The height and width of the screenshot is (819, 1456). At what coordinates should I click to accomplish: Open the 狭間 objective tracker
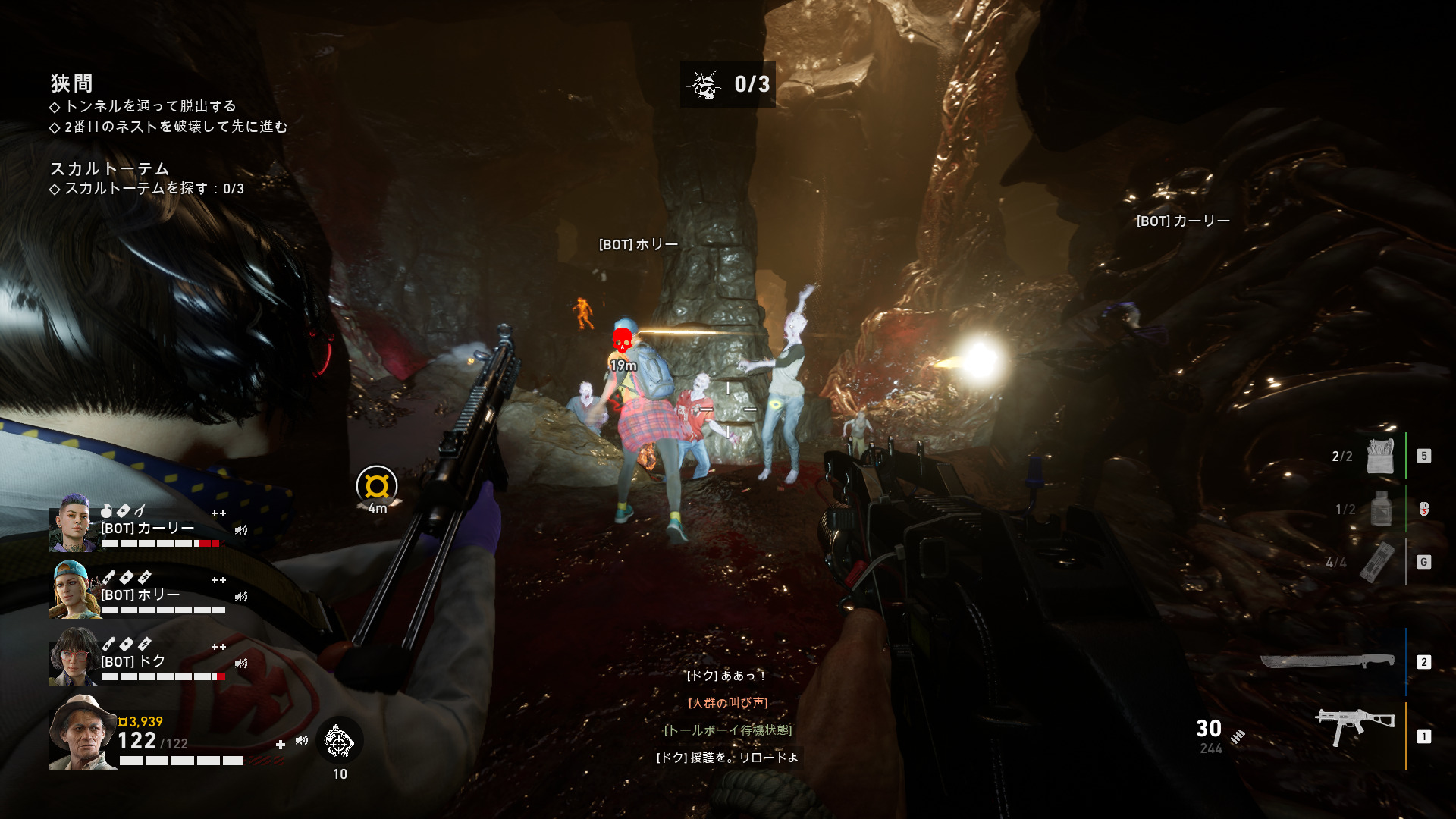click(x=72, y=83)
